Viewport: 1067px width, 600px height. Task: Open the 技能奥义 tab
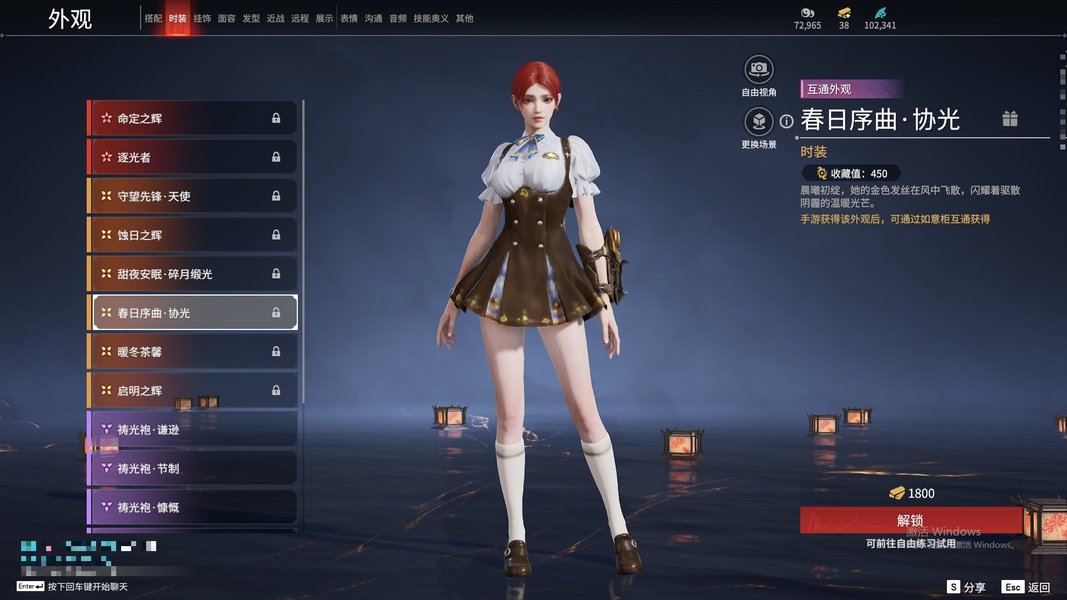pyautogui.click(x=431, y=19)
